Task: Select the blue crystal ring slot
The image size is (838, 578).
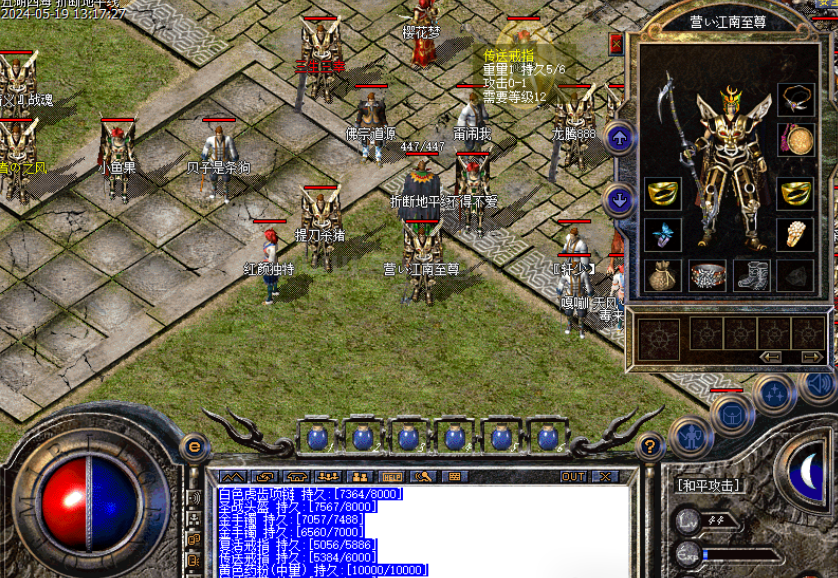Action: coord(662,235)
